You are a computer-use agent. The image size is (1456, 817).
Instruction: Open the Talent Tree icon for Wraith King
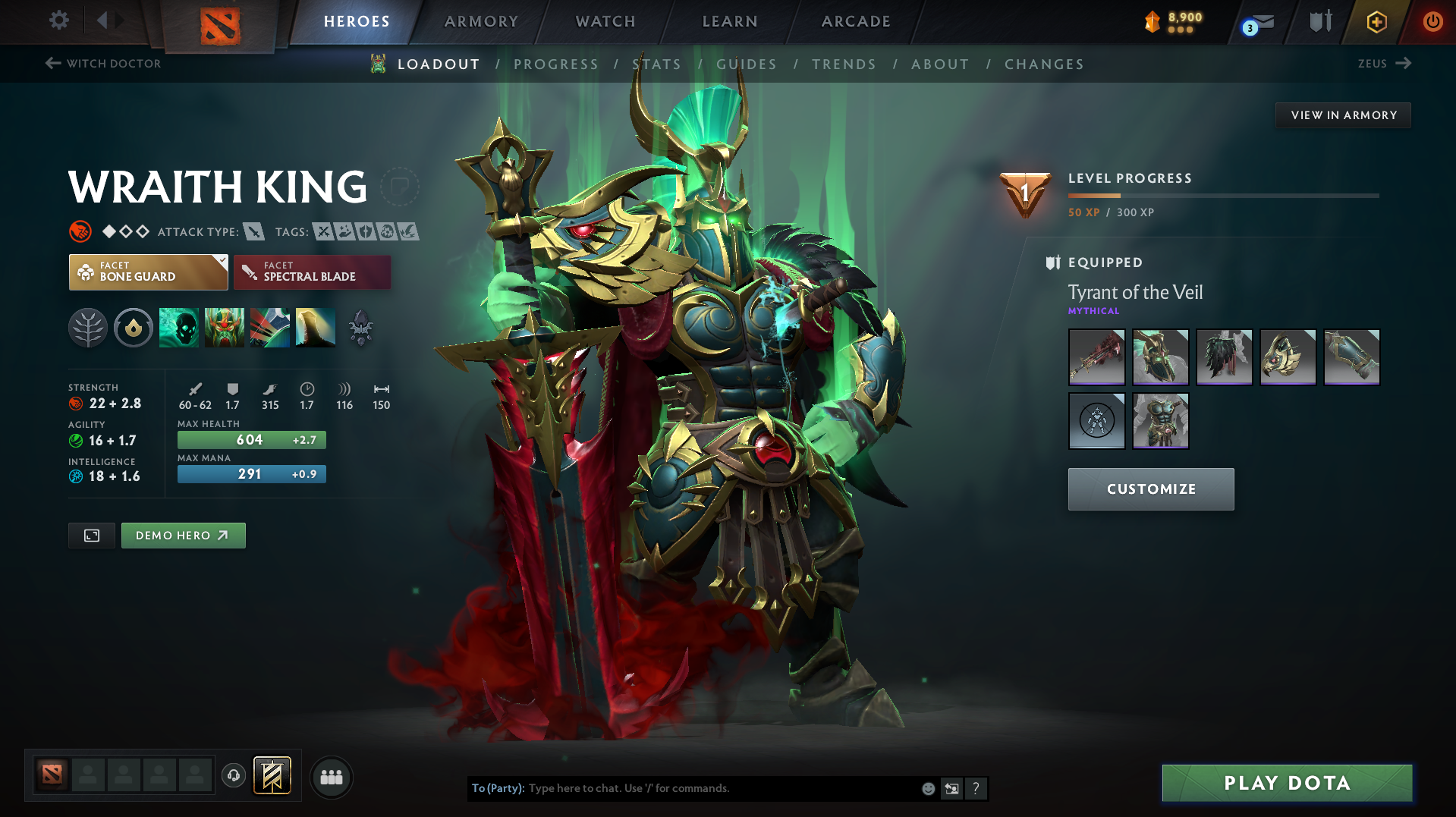88,328
